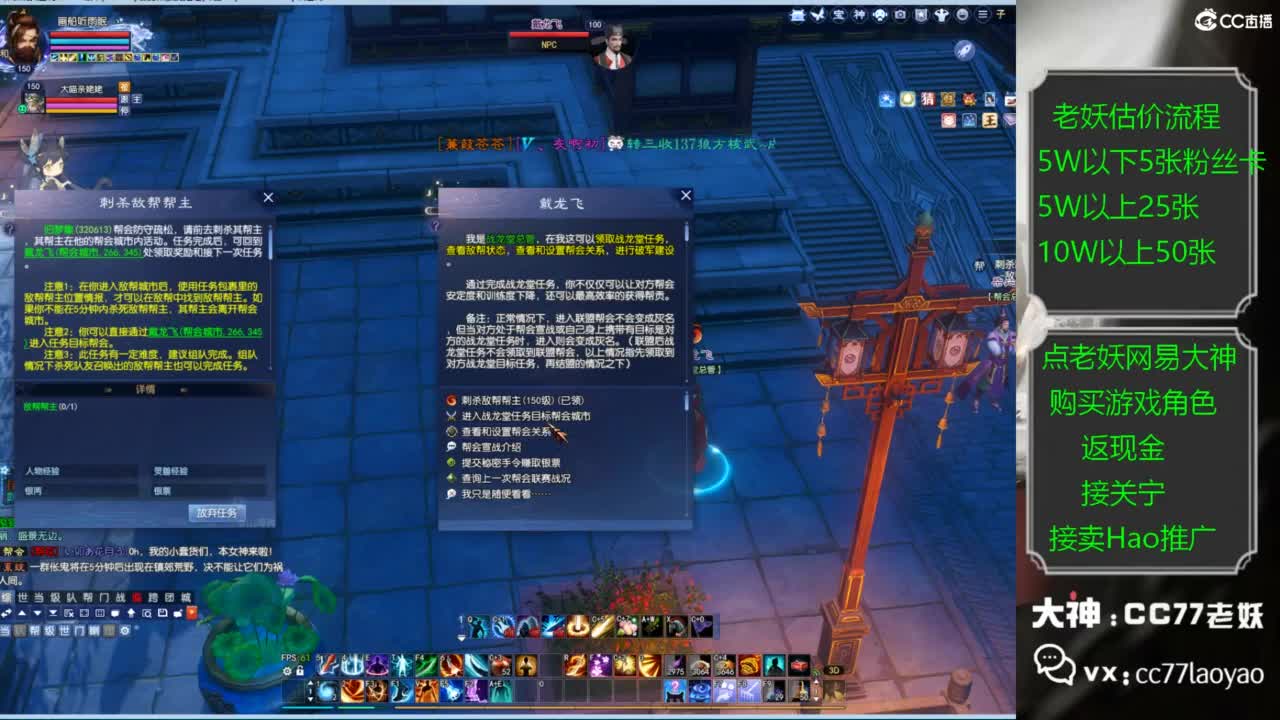
Task: Open the costume/outfit icon on top toolbar
Action: tap(942, 16)
